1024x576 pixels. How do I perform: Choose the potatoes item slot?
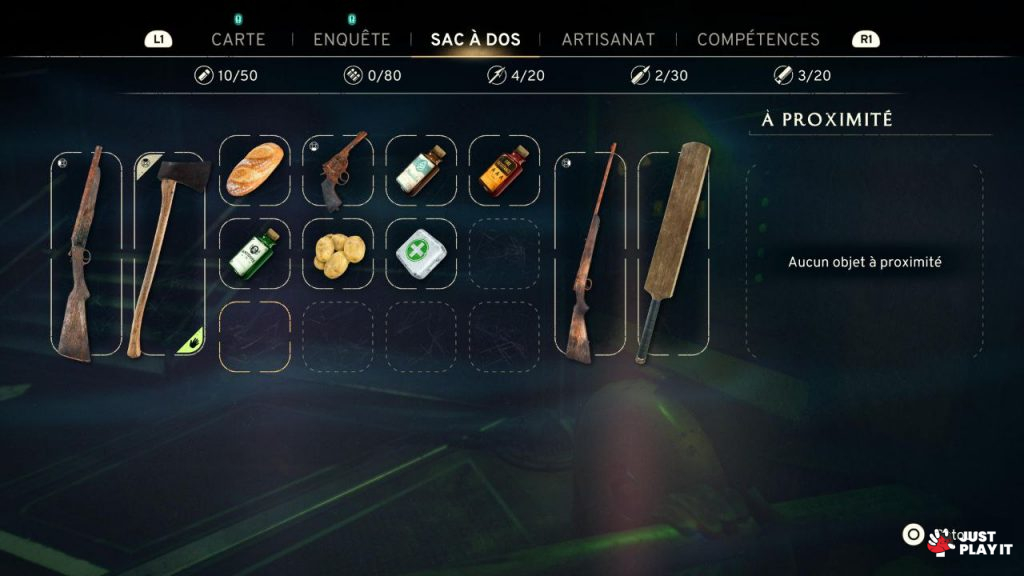point(338,254)
